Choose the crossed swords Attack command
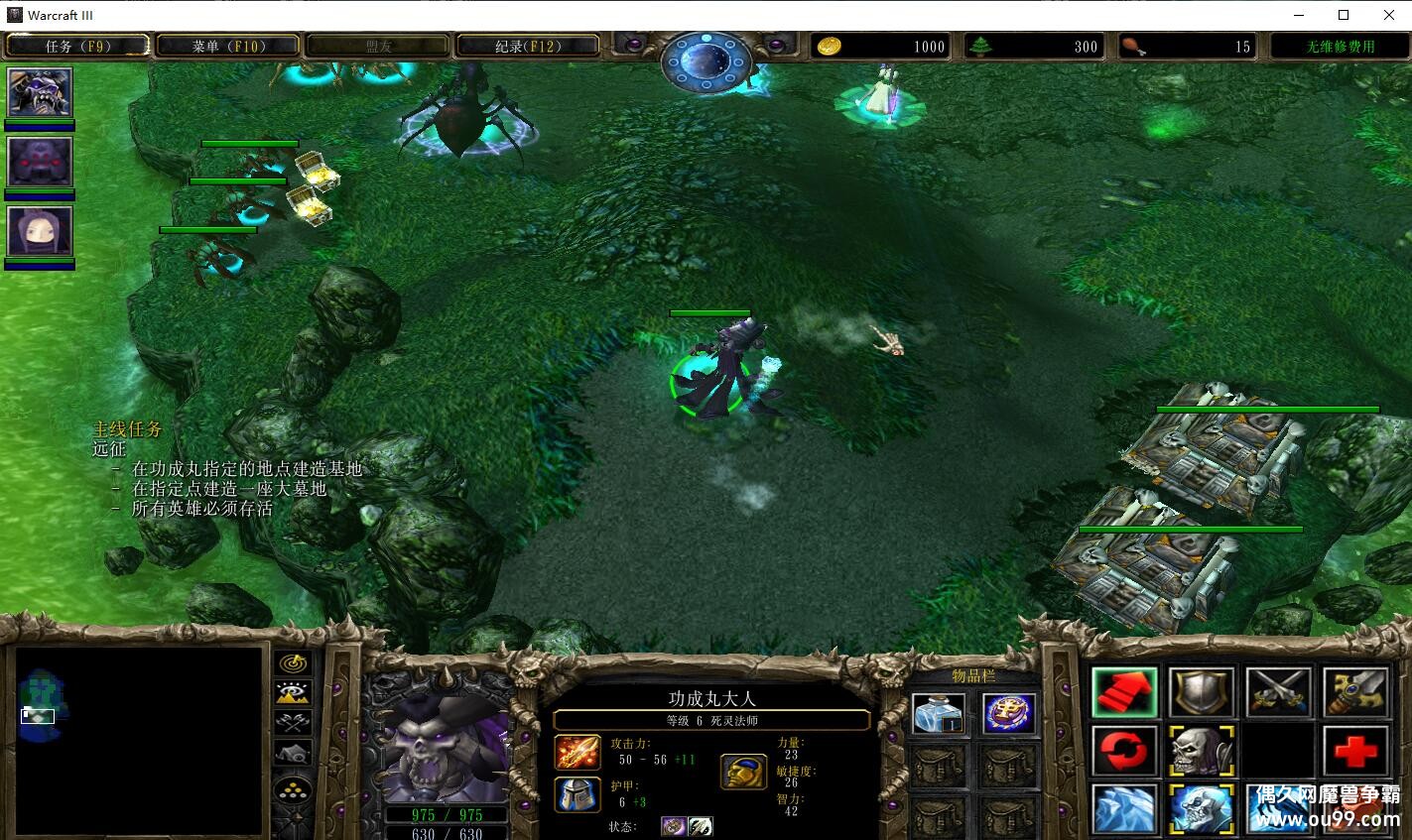 coord(1279,691)
